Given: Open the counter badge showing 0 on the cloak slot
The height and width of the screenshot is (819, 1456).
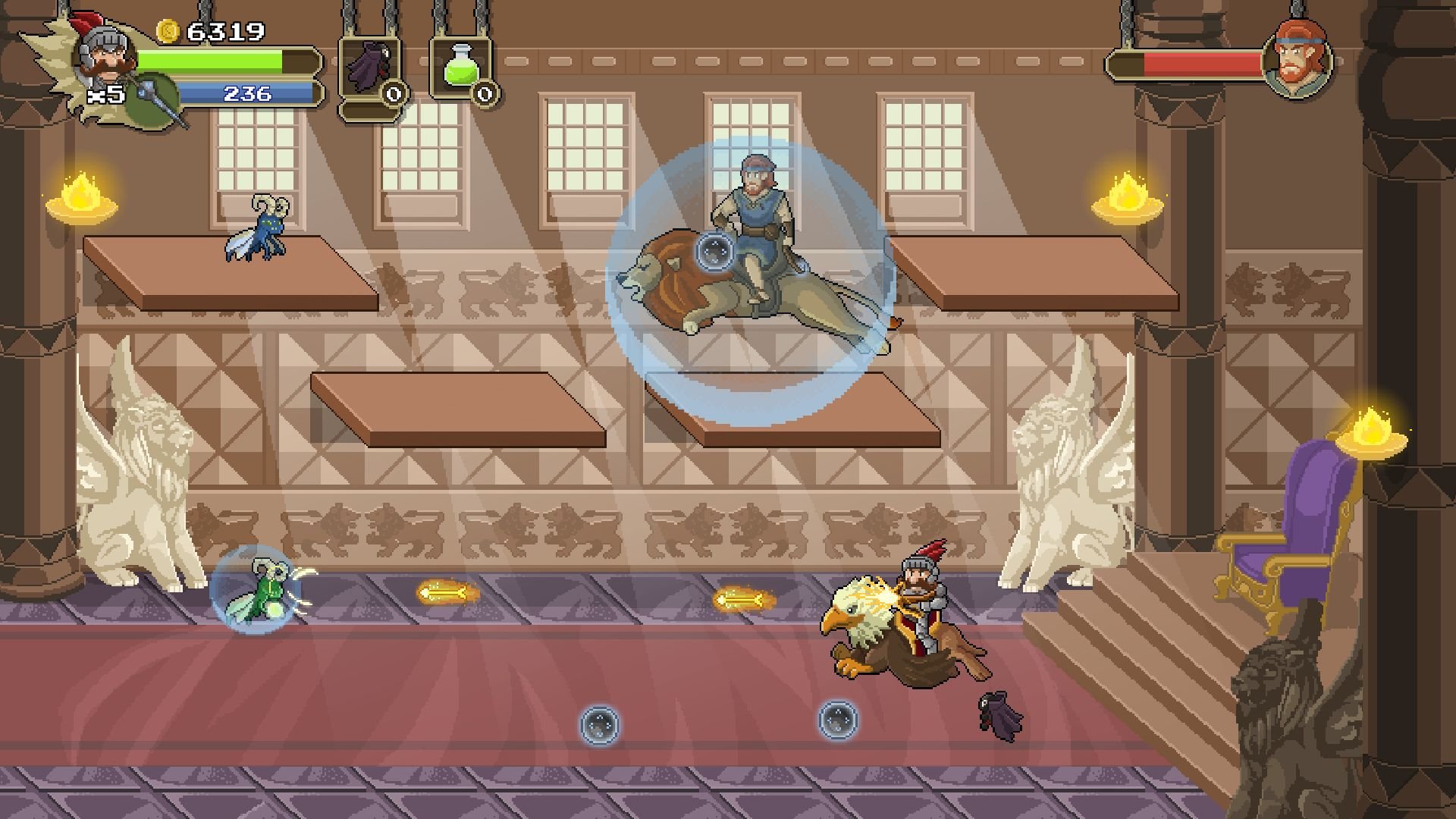Looking at the screenshot, I should click(x=392, y=94).
